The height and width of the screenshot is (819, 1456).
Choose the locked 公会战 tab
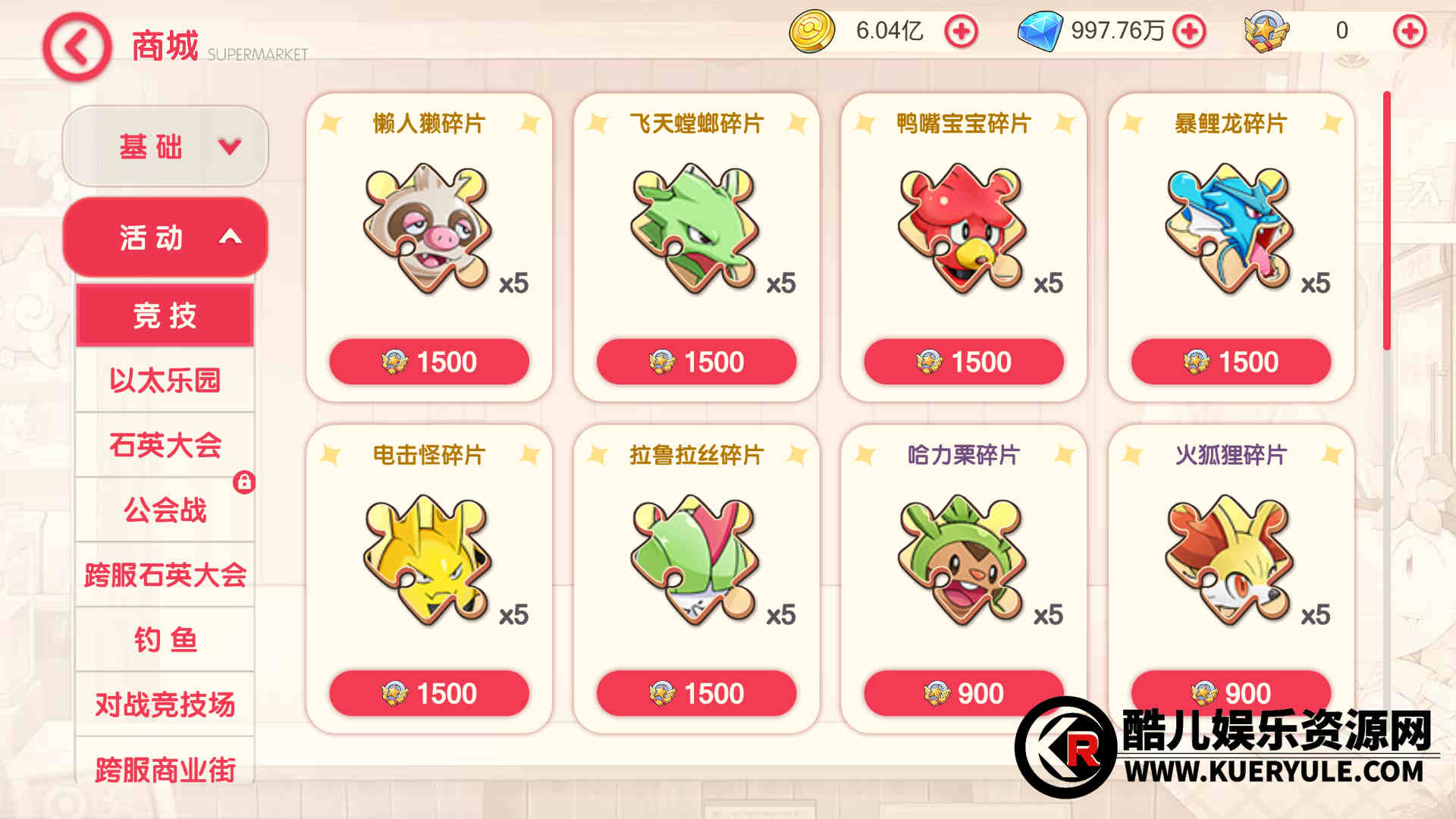165,510
